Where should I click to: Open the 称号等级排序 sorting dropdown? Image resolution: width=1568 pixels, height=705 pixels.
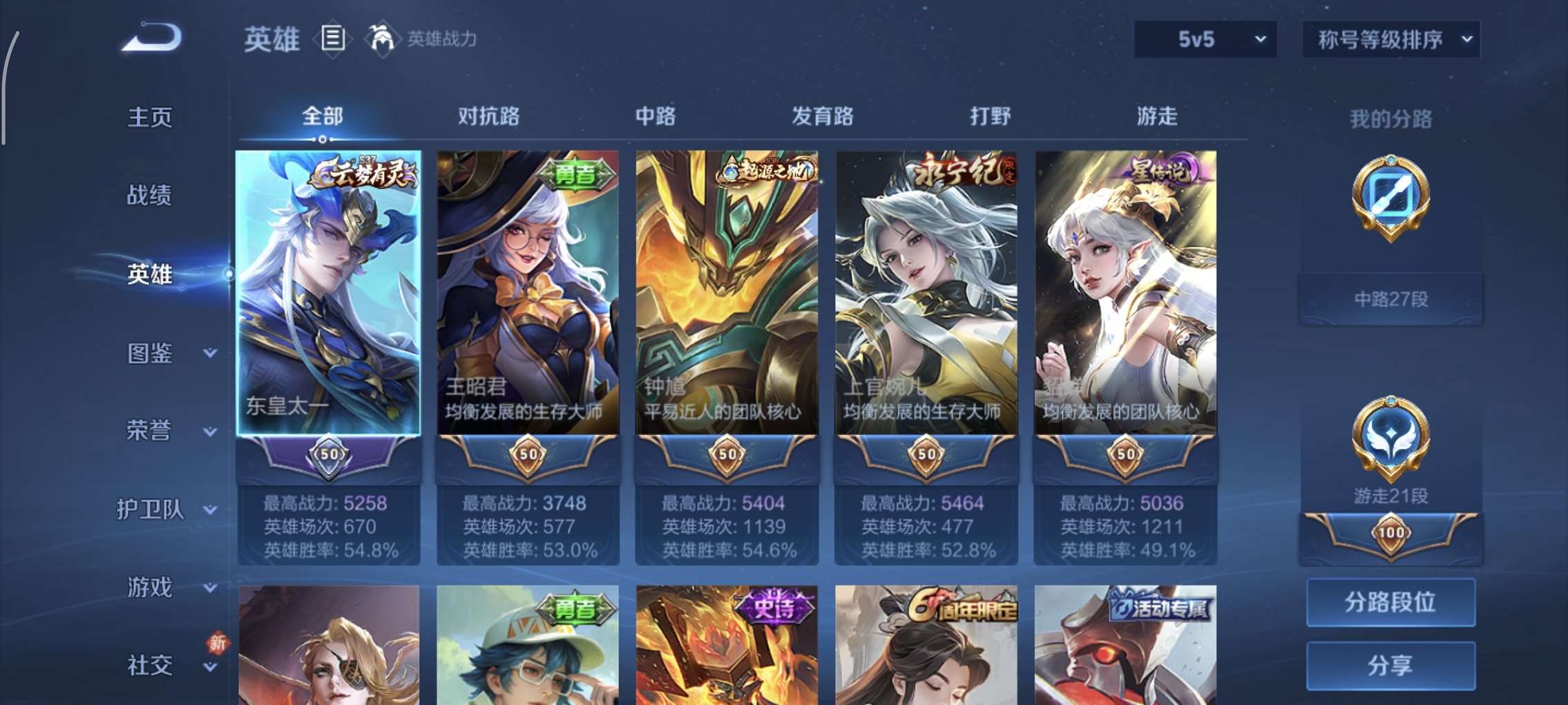point(1390,39)
